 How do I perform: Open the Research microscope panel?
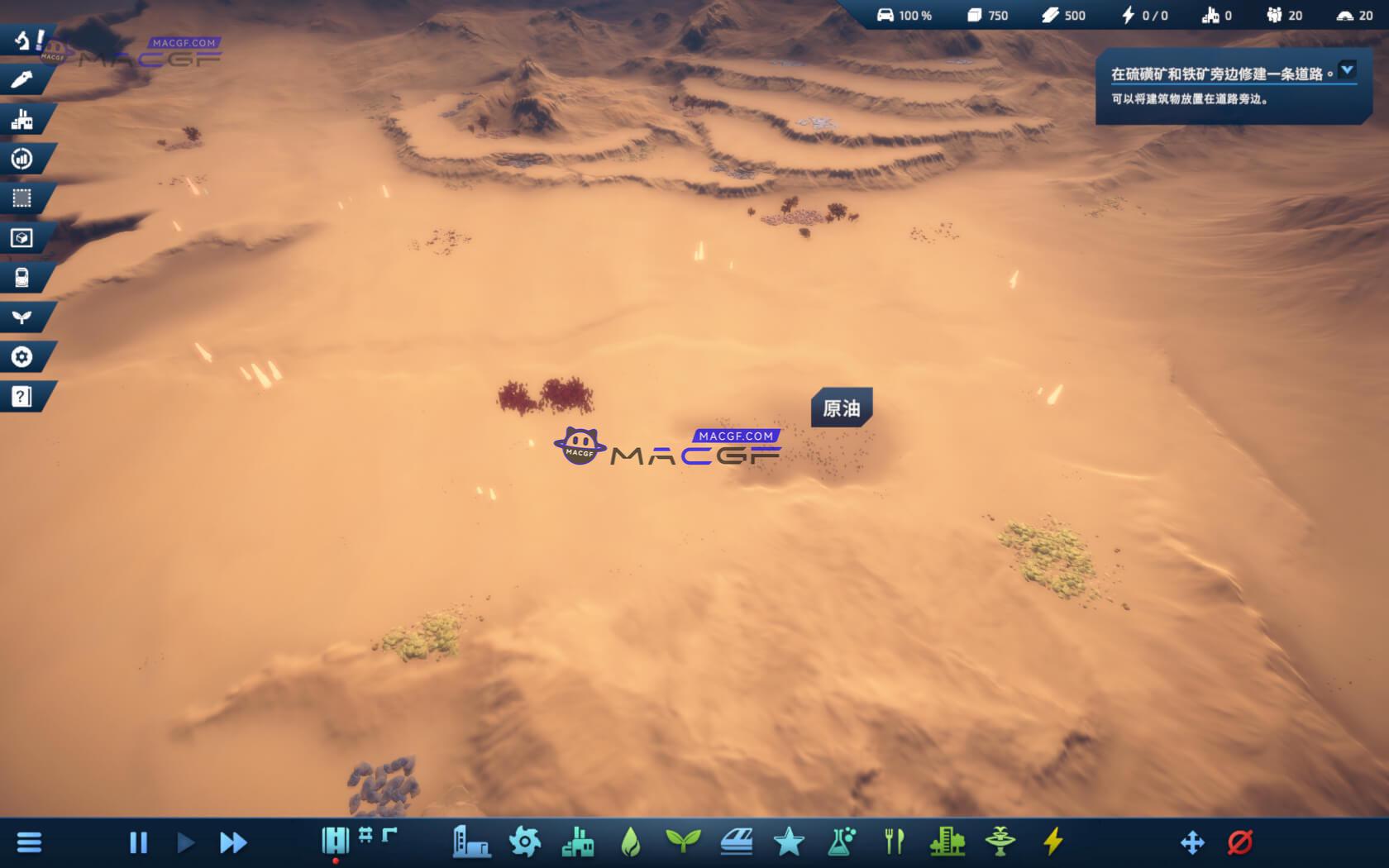21,40
